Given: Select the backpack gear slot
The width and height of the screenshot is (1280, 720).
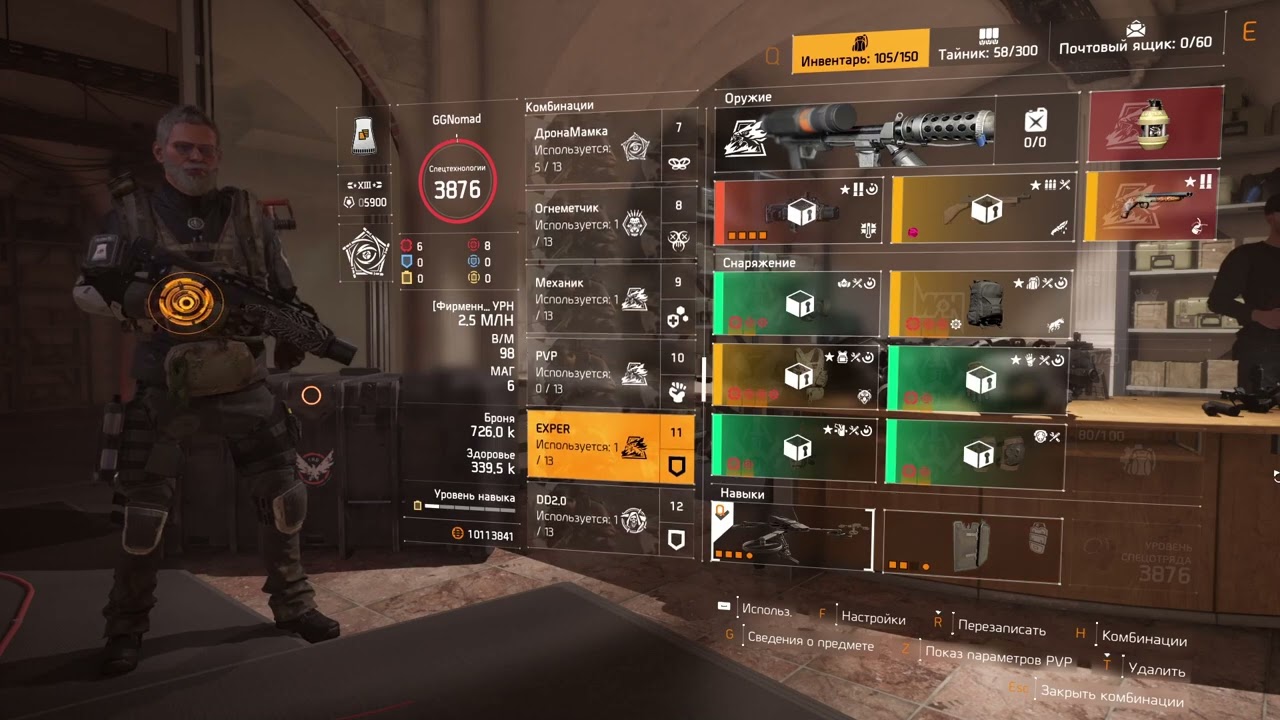Looking at the screenshot, I should point(980,304).
